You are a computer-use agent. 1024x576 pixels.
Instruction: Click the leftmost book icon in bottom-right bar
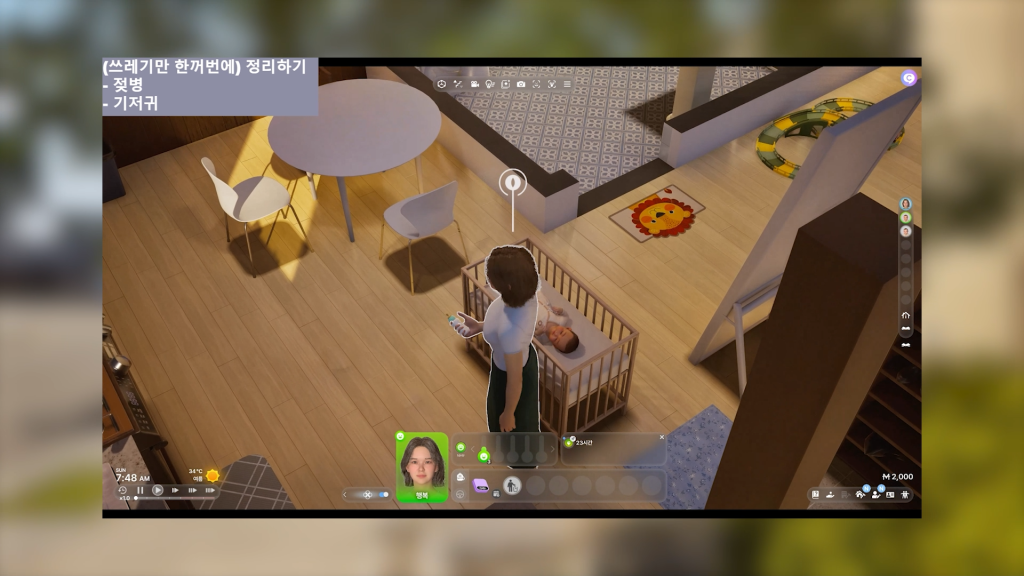(816, 494)
